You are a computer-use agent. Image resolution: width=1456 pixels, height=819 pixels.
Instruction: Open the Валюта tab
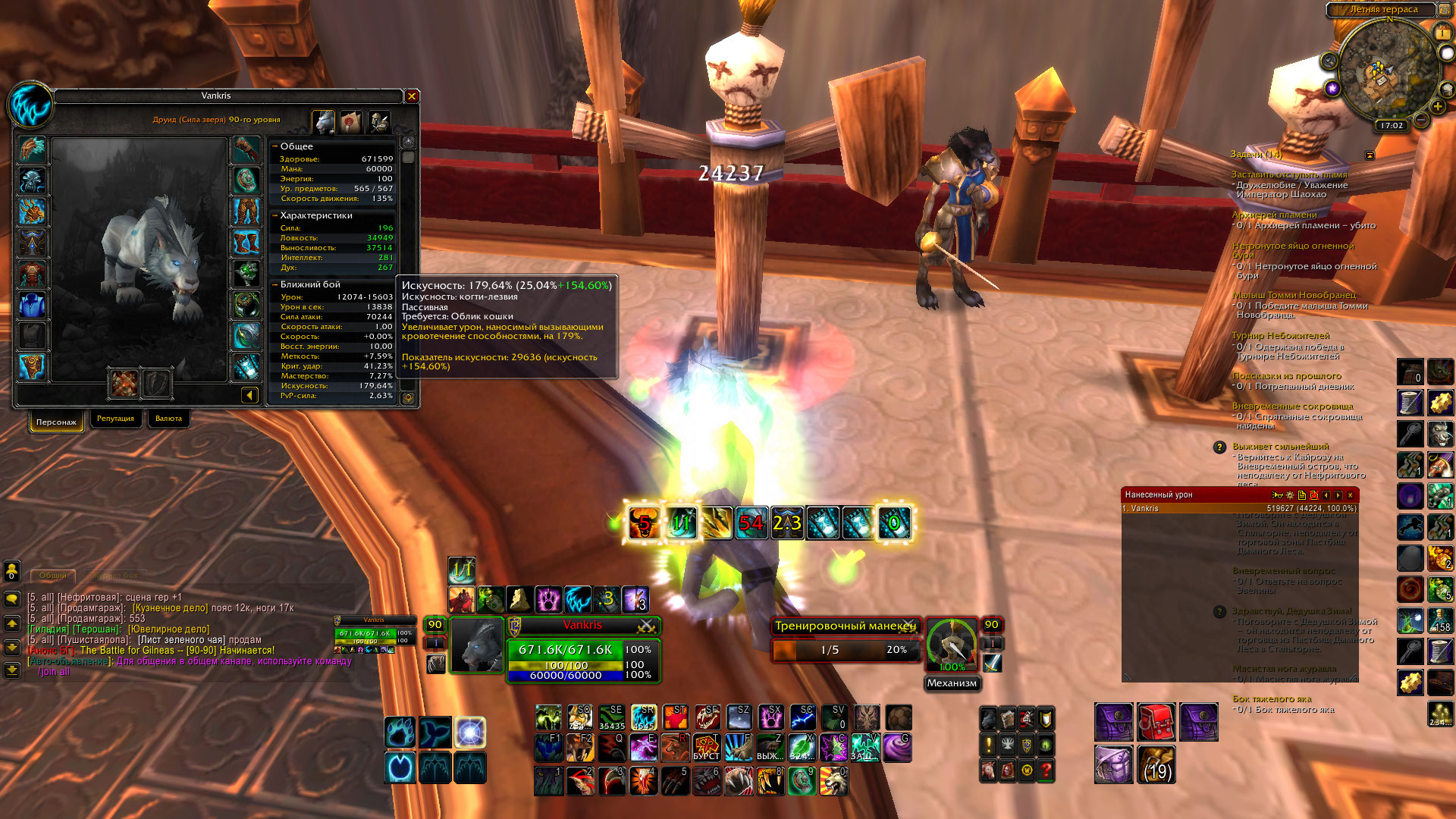click(x=168, y=419)
